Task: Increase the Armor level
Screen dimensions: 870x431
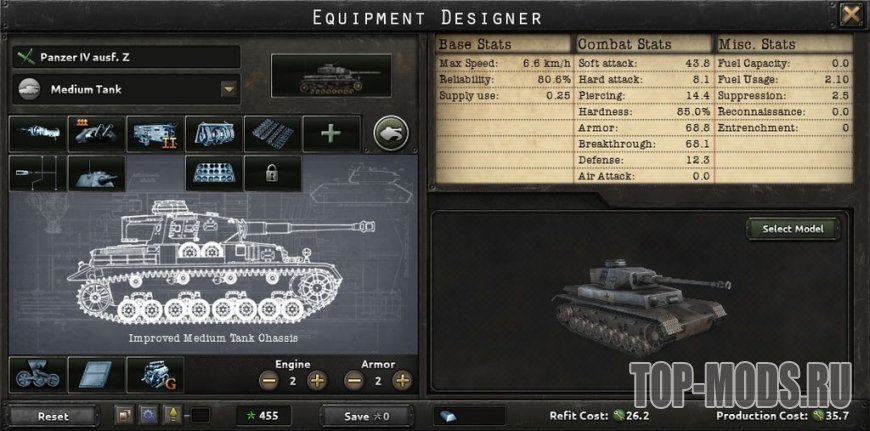Action: (402, 380)
